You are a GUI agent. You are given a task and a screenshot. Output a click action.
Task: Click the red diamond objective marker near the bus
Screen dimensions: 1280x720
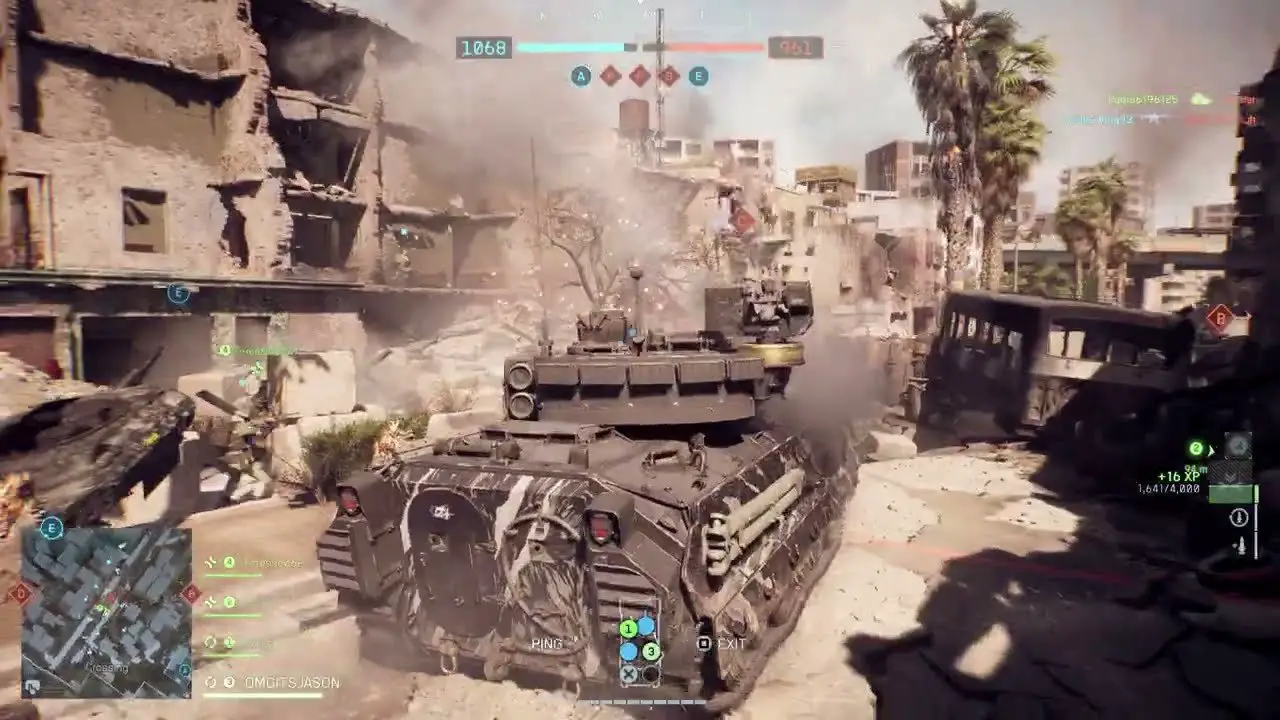click(x=1218, y=318)
